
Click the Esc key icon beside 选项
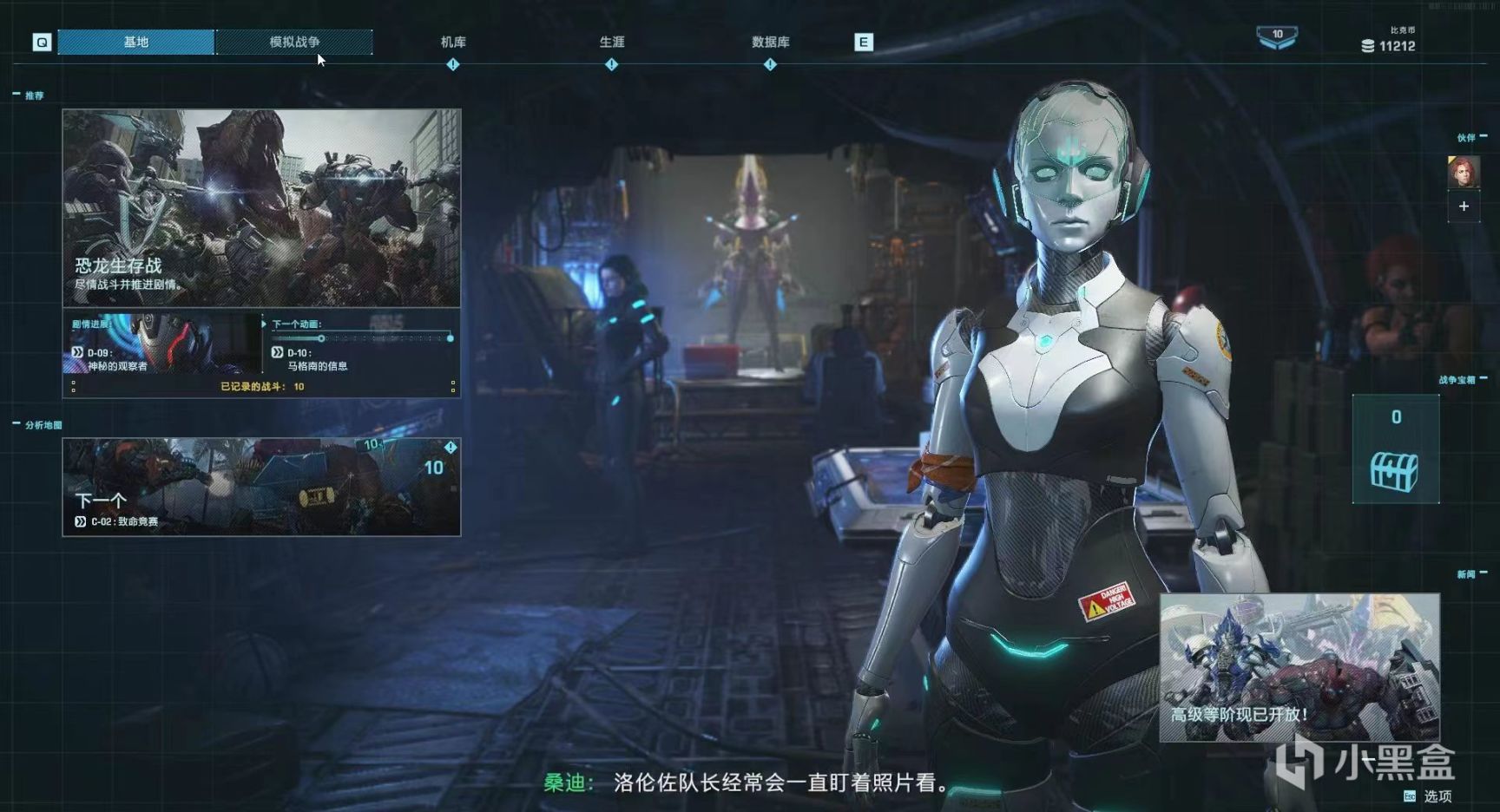(x=1410, y=796)
